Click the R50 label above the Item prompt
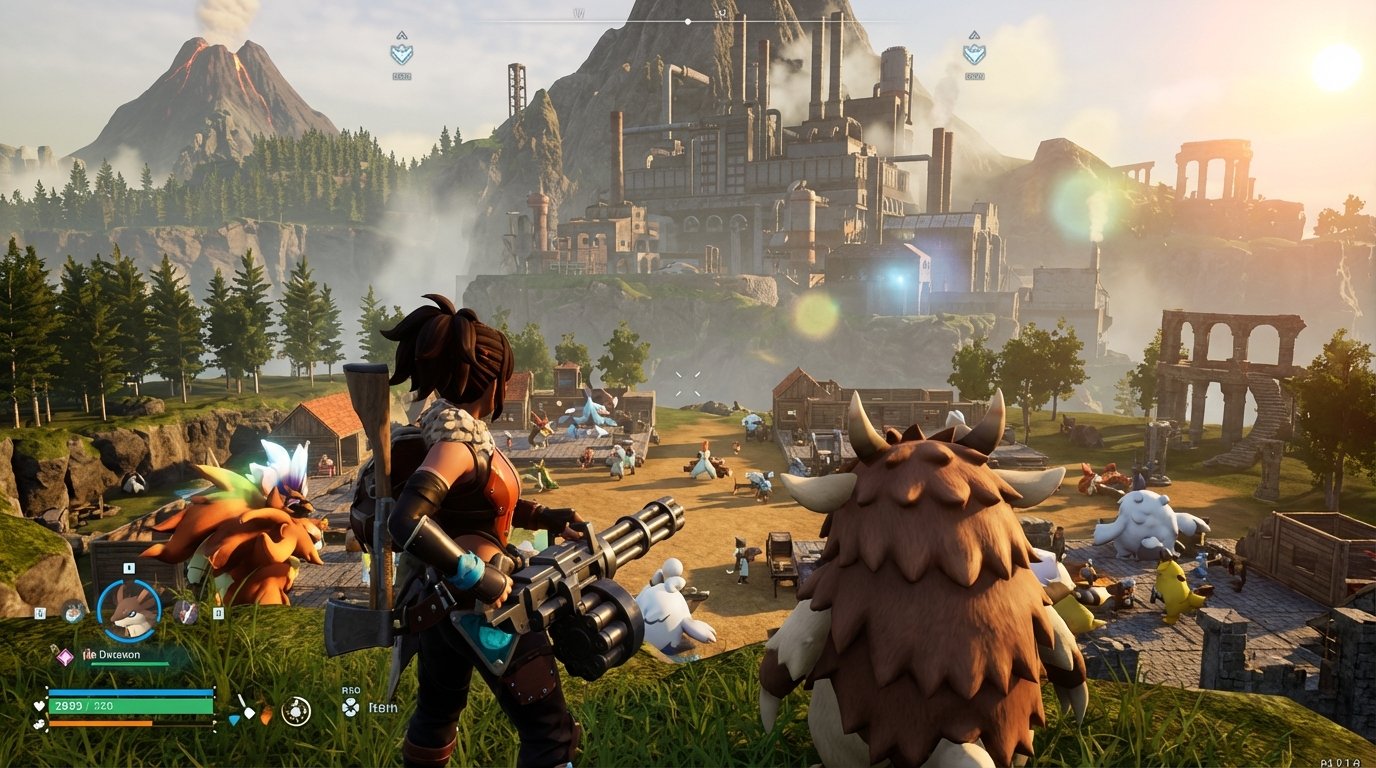Screen dimensions: 1376x768 point(351,690)
